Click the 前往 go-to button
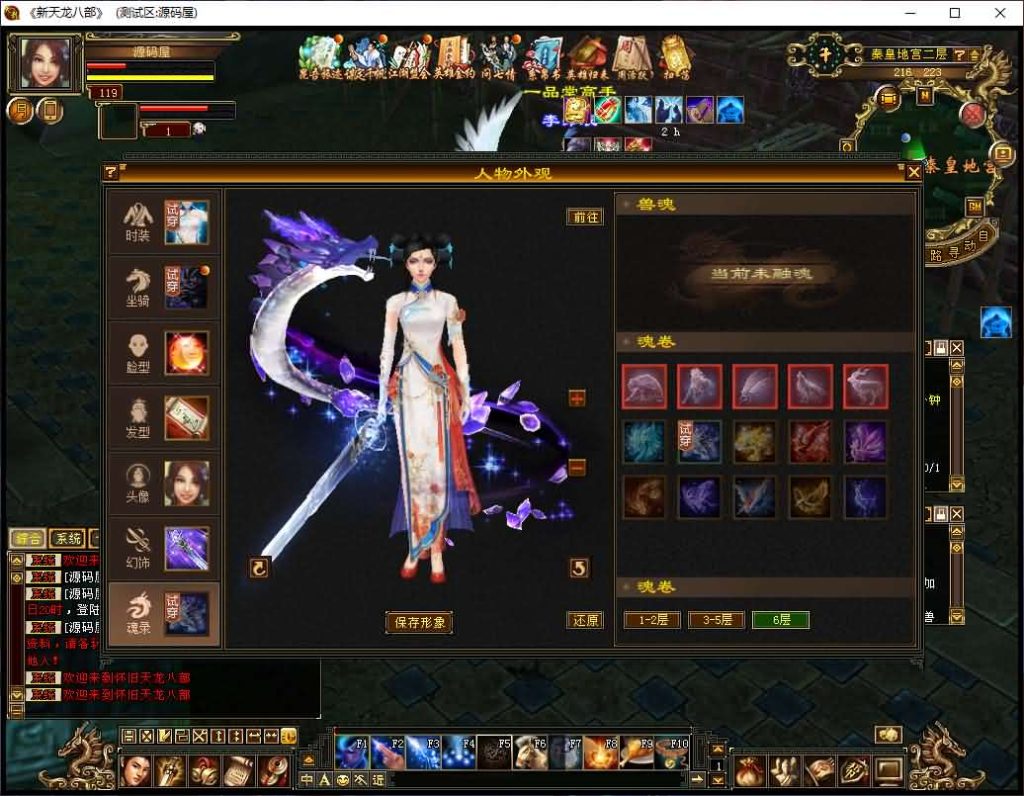Screen dimensions: 1024x796 pyautogui.click(x=585, y=217)
